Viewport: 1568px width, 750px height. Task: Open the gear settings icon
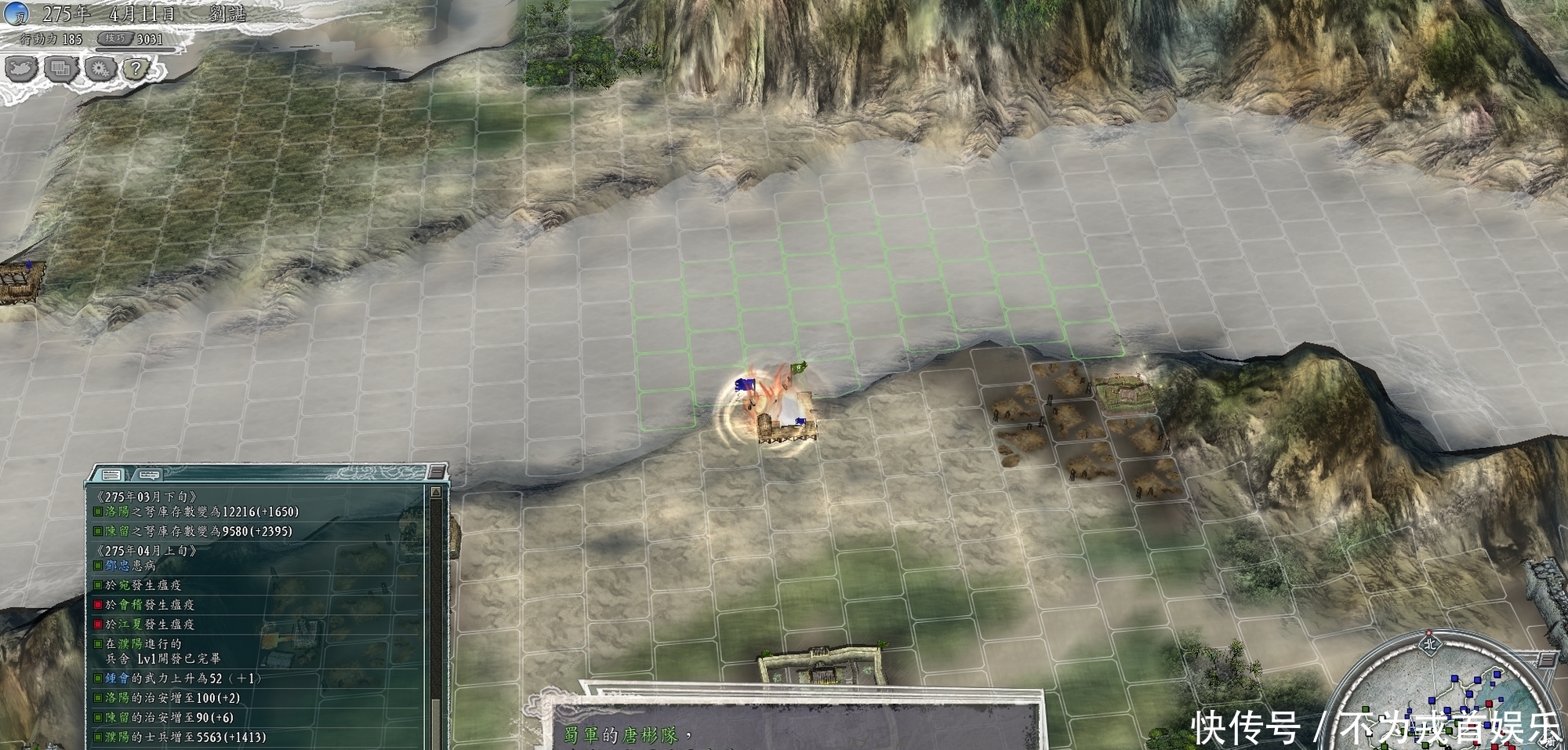tap(100, 70)
